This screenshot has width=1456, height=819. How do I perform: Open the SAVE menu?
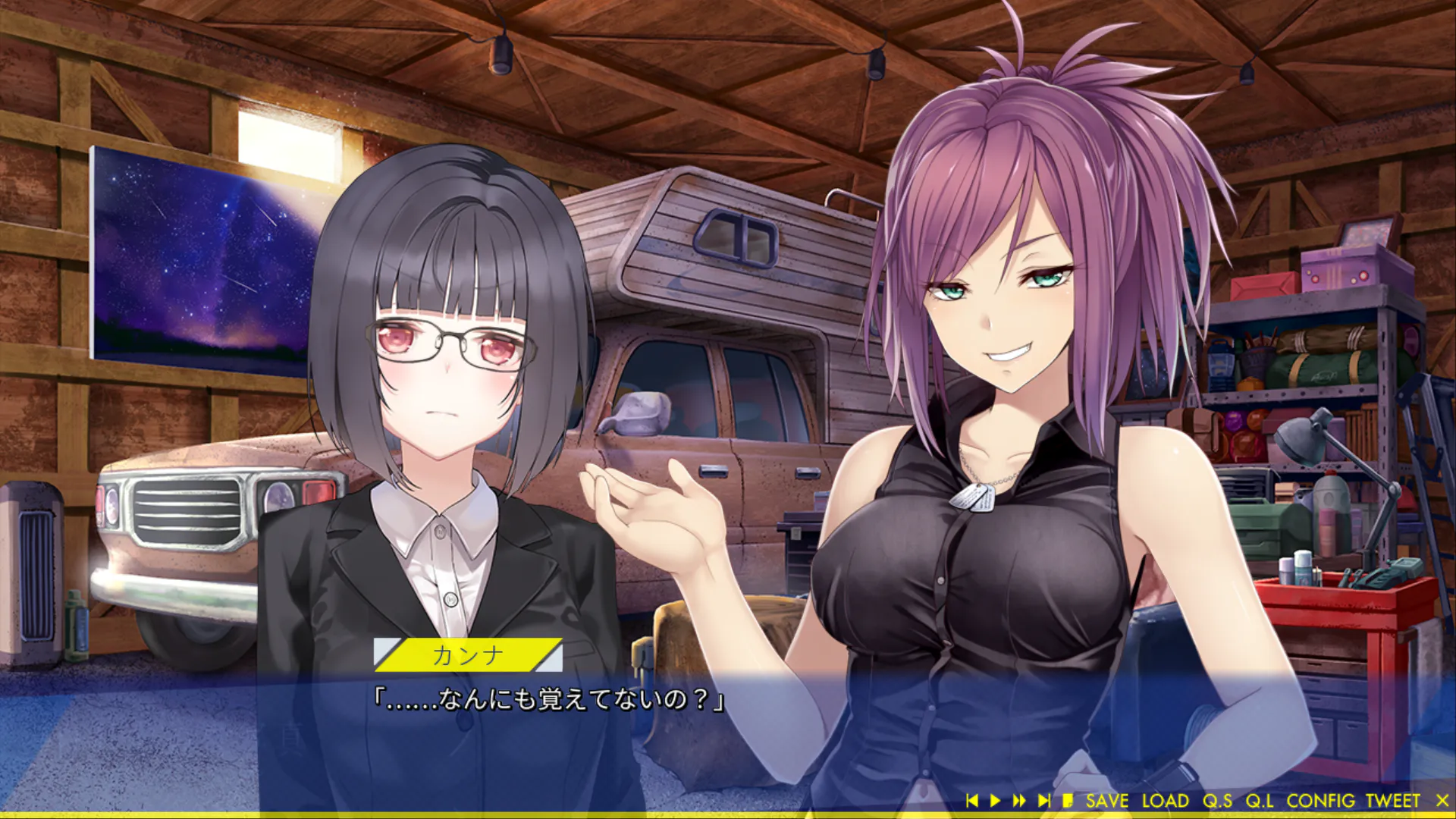click(x=1106, y=801)
